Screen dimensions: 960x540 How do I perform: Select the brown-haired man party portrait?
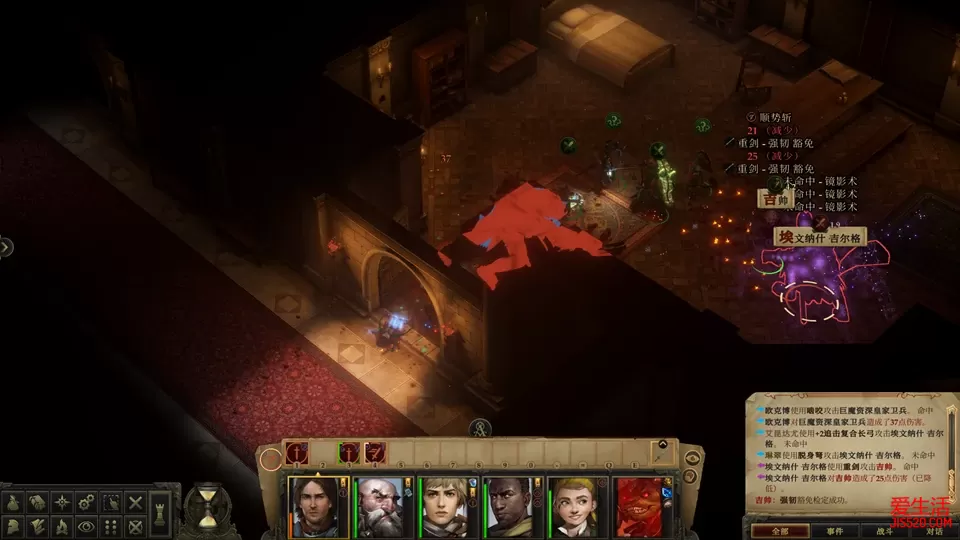(x=318, y=507)
